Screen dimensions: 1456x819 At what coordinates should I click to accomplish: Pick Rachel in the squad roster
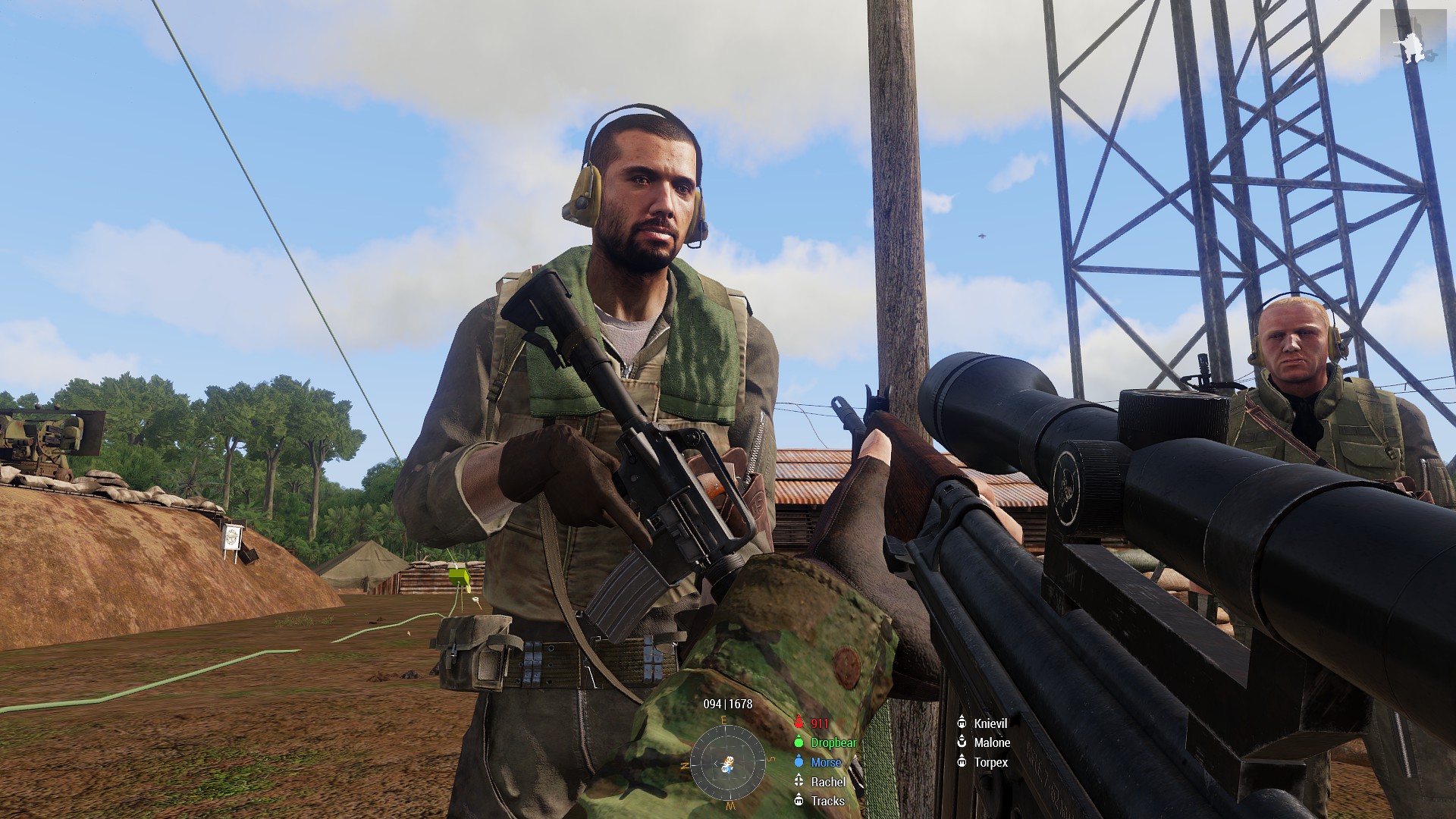(x=827, y=782)
